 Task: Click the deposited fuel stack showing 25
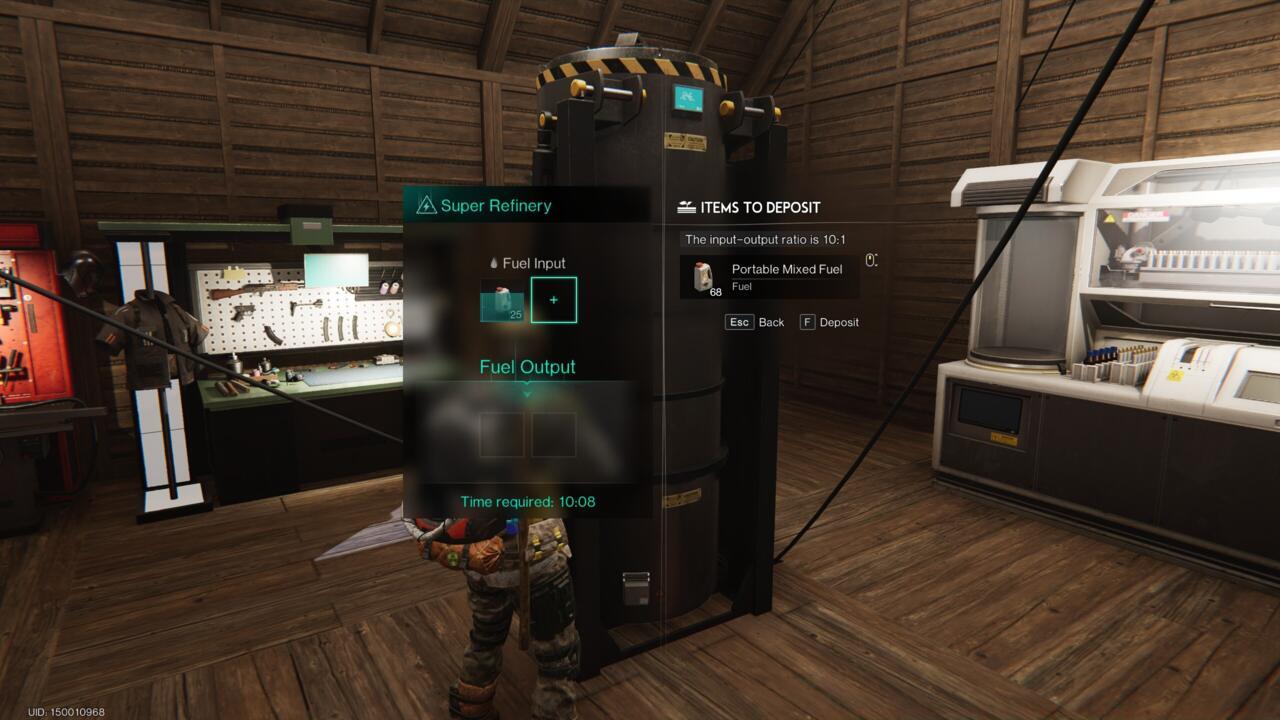501,300
